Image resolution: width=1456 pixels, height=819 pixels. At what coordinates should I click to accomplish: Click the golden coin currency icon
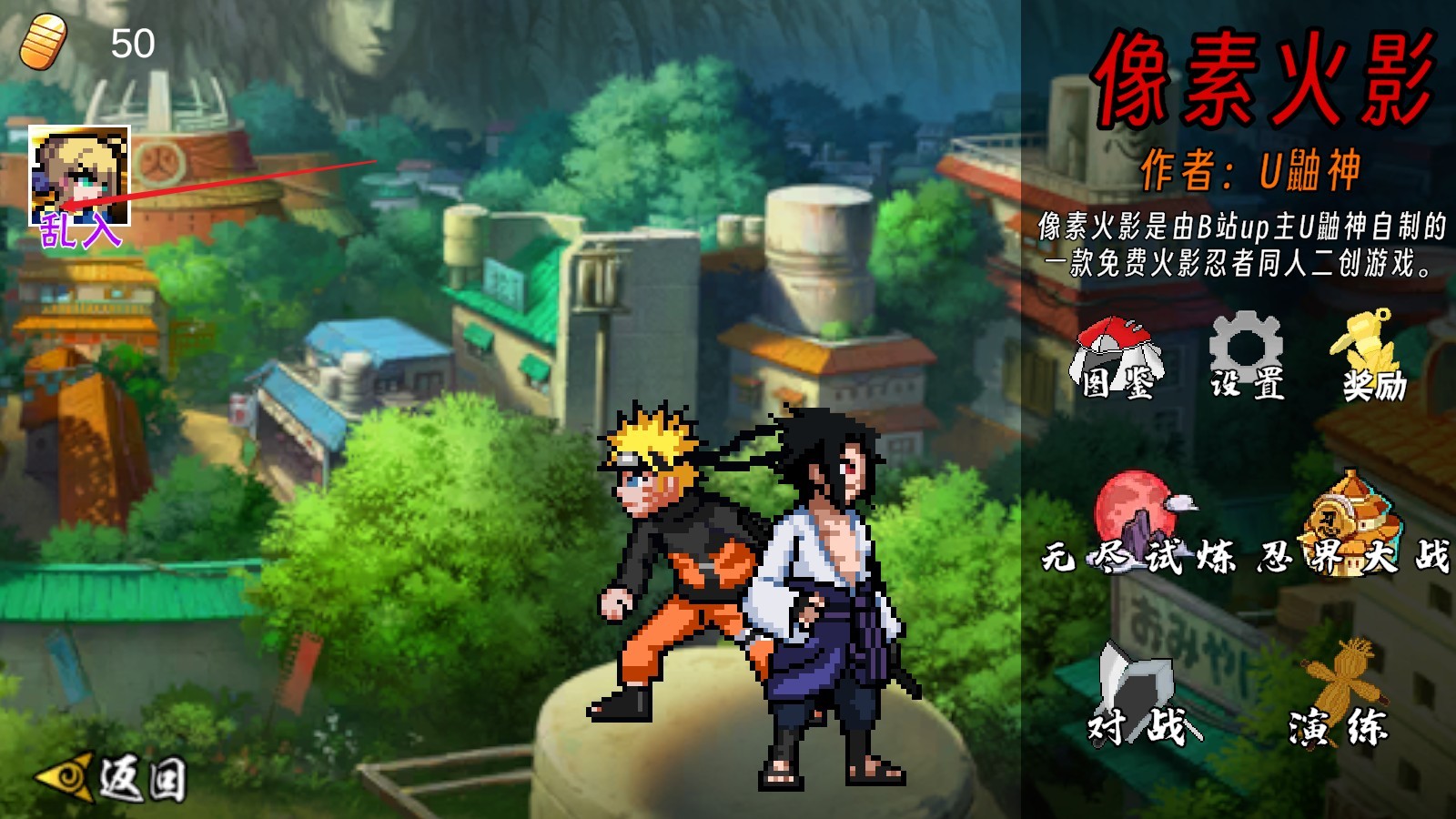[43, 38]
